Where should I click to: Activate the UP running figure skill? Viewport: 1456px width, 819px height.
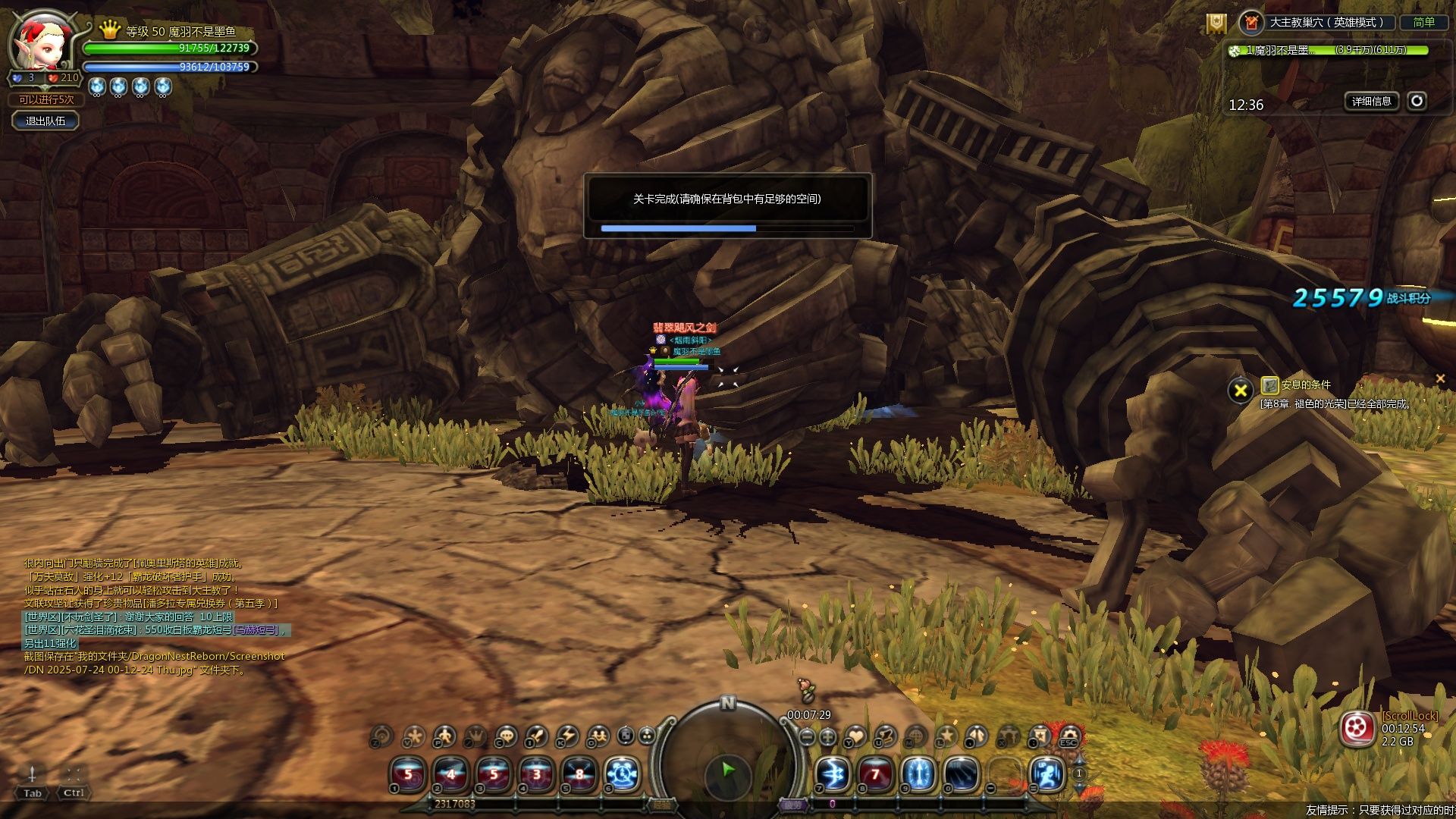(1048, 774)
